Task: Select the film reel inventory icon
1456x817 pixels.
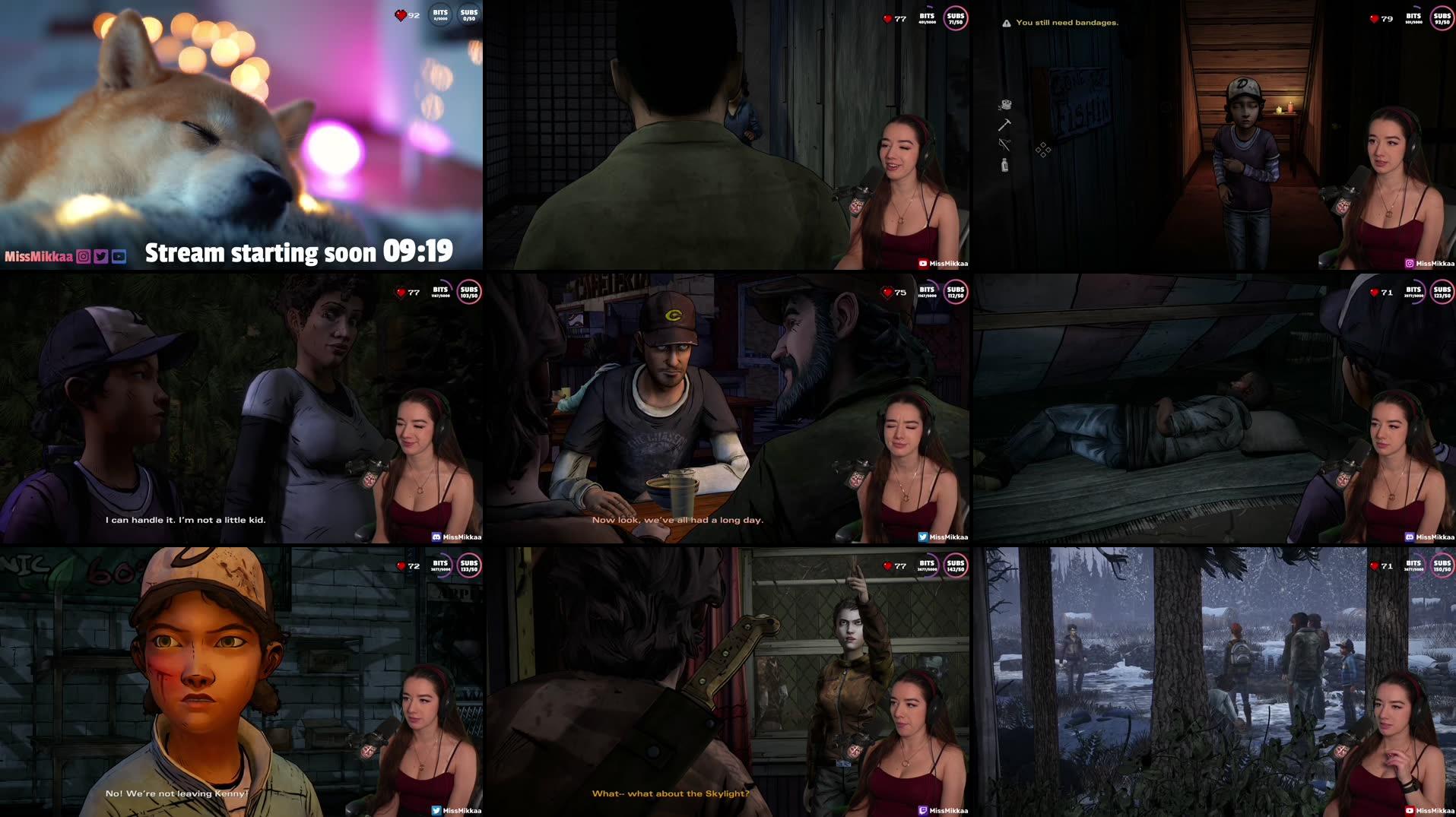Action: 1005,104
